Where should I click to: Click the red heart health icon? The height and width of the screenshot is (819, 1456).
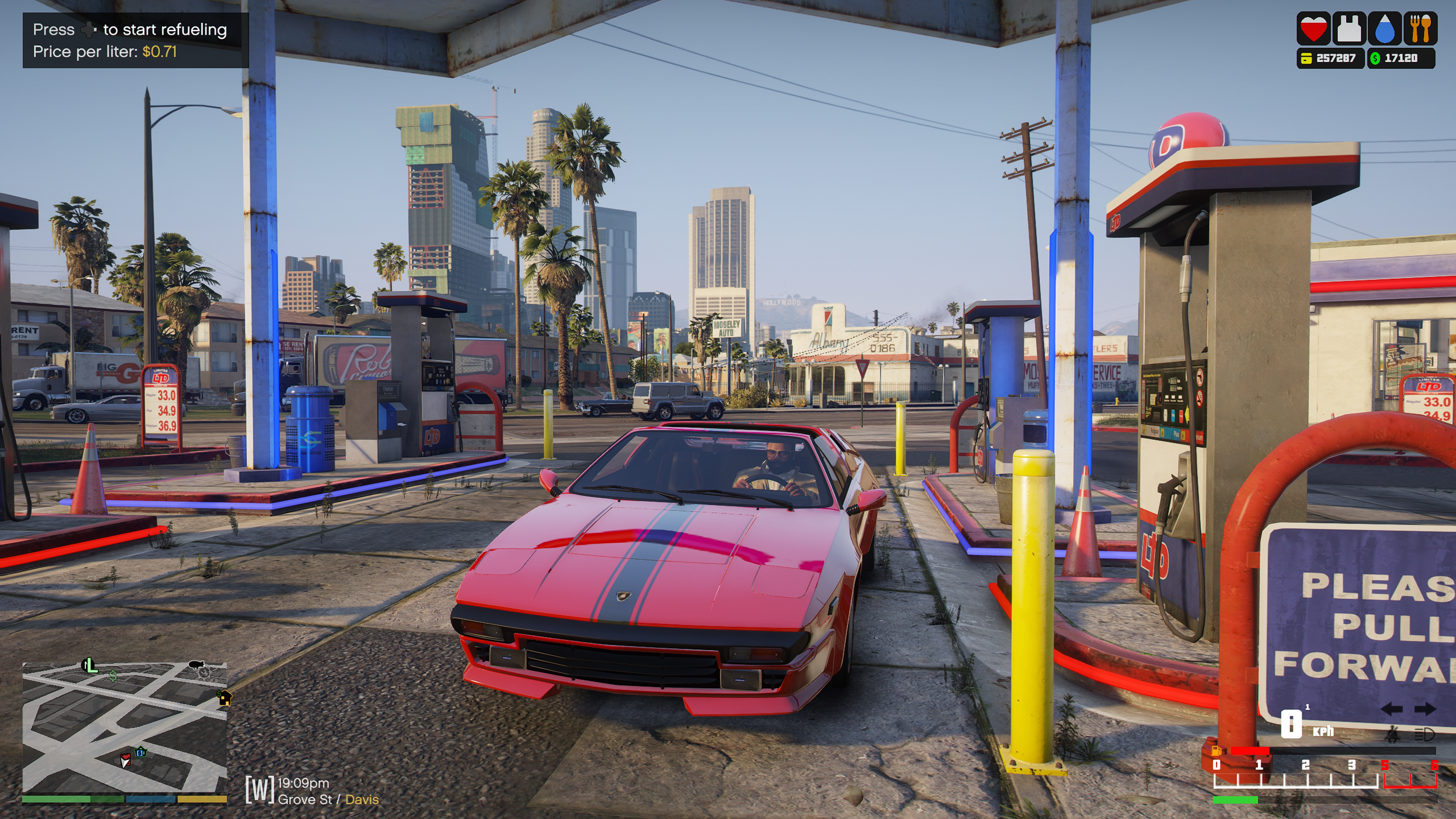1313,28
